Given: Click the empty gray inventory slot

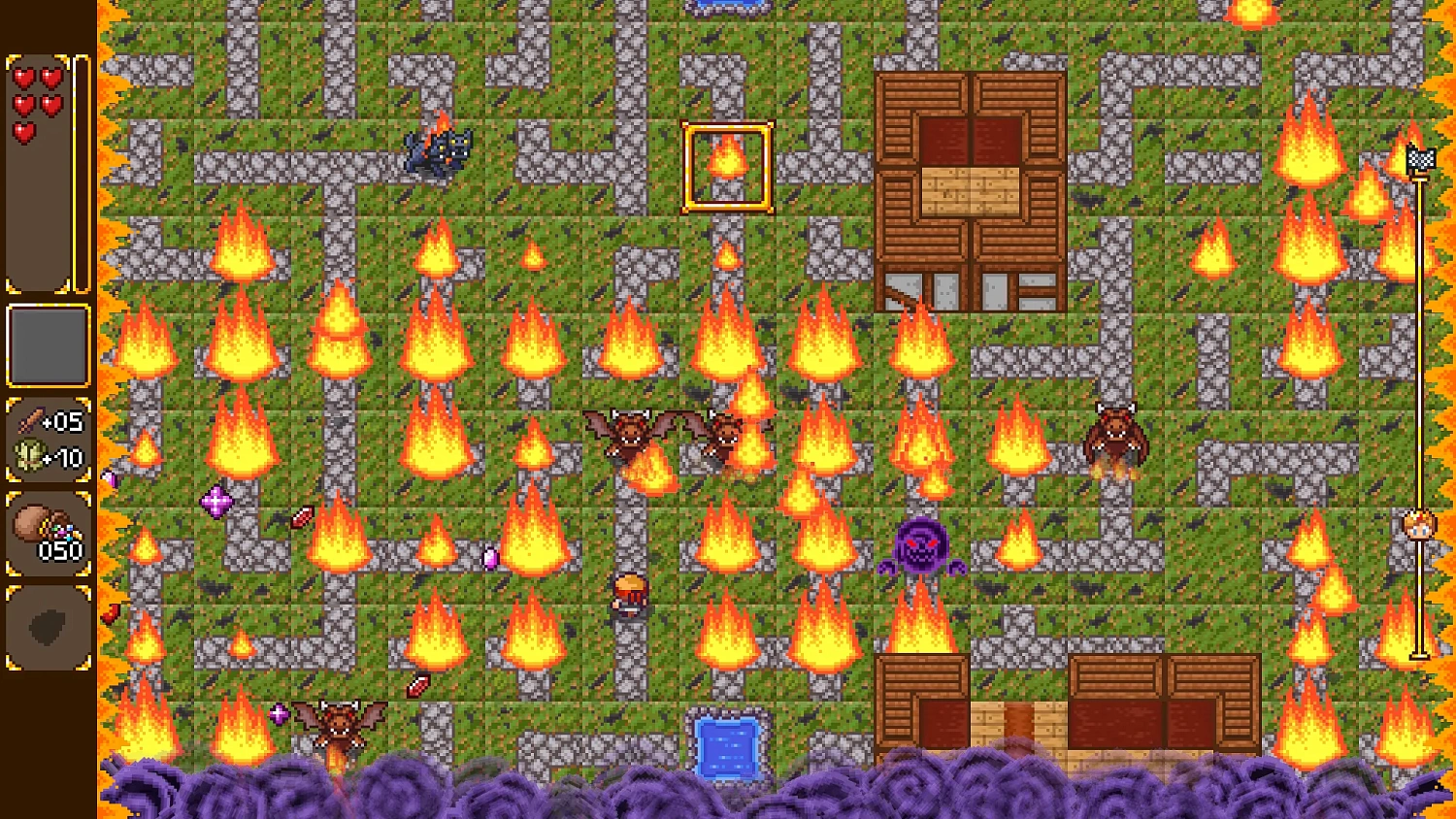Looking at the screenshot, I should (48, 345).
